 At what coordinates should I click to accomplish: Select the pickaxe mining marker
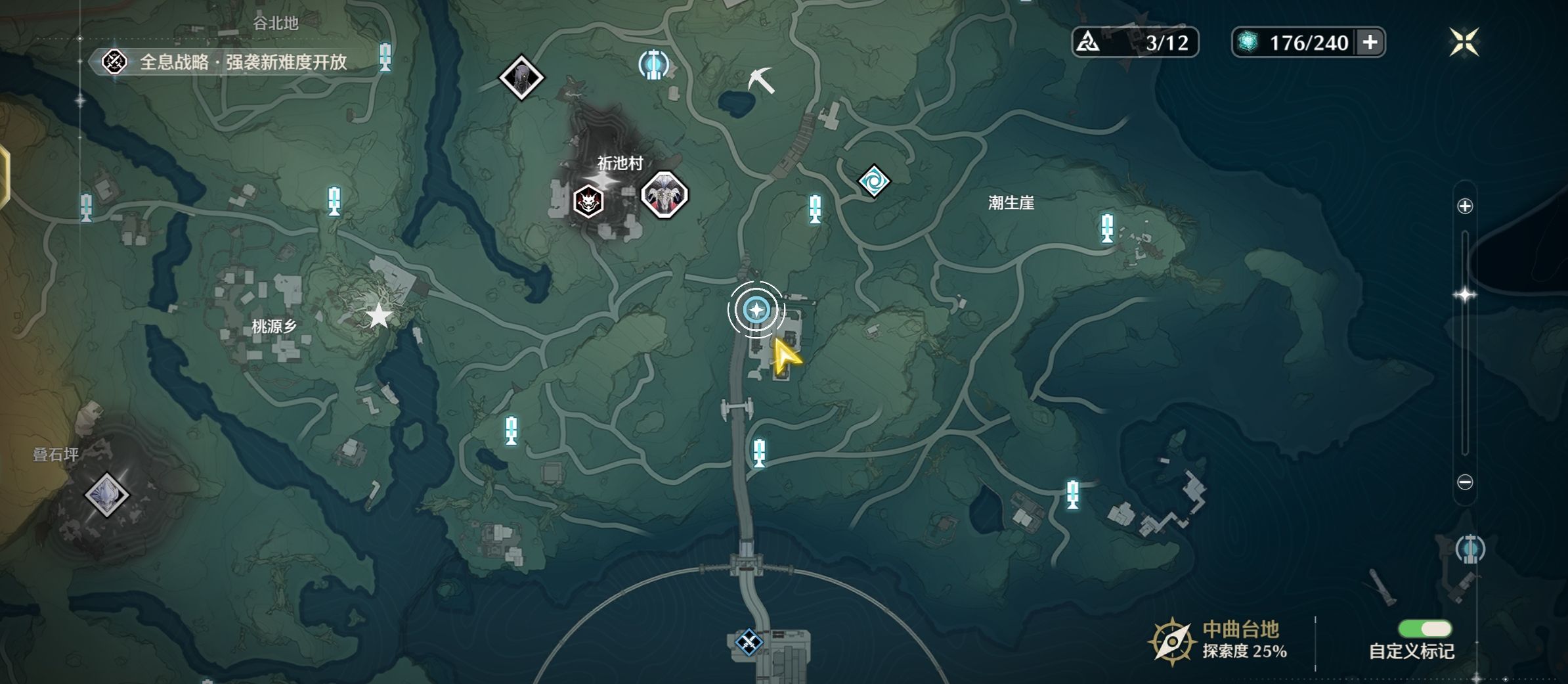tap(761, 81)
